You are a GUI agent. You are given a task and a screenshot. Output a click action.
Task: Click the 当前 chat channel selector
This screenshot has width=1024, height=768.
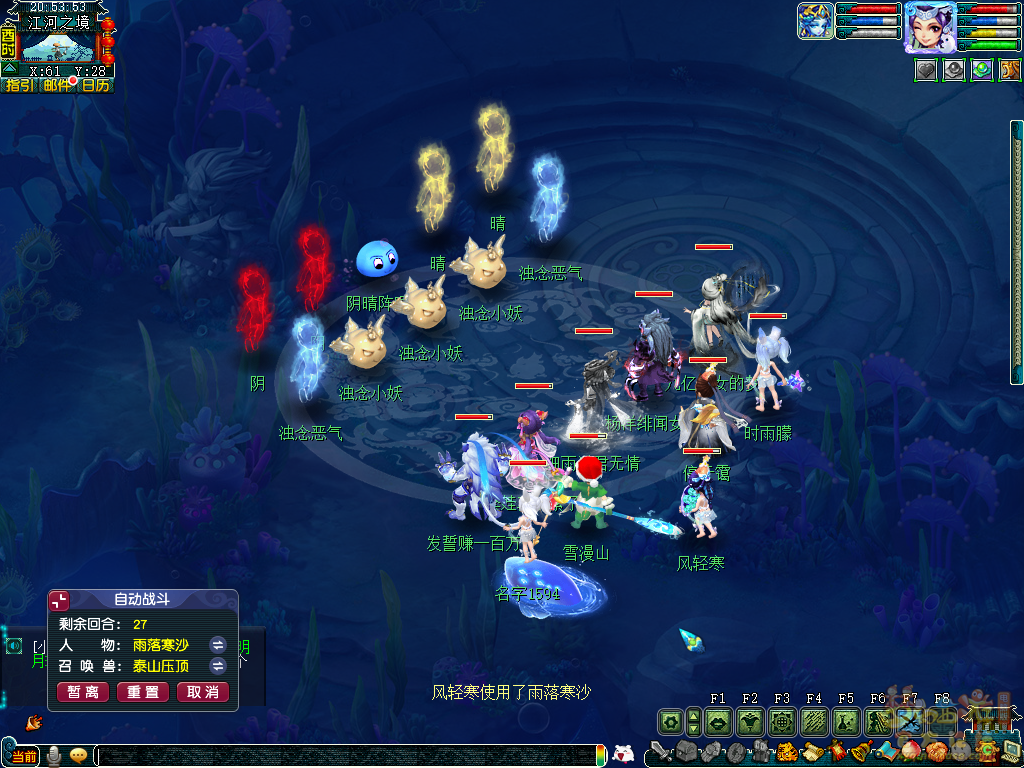click(x=22, y=756)
